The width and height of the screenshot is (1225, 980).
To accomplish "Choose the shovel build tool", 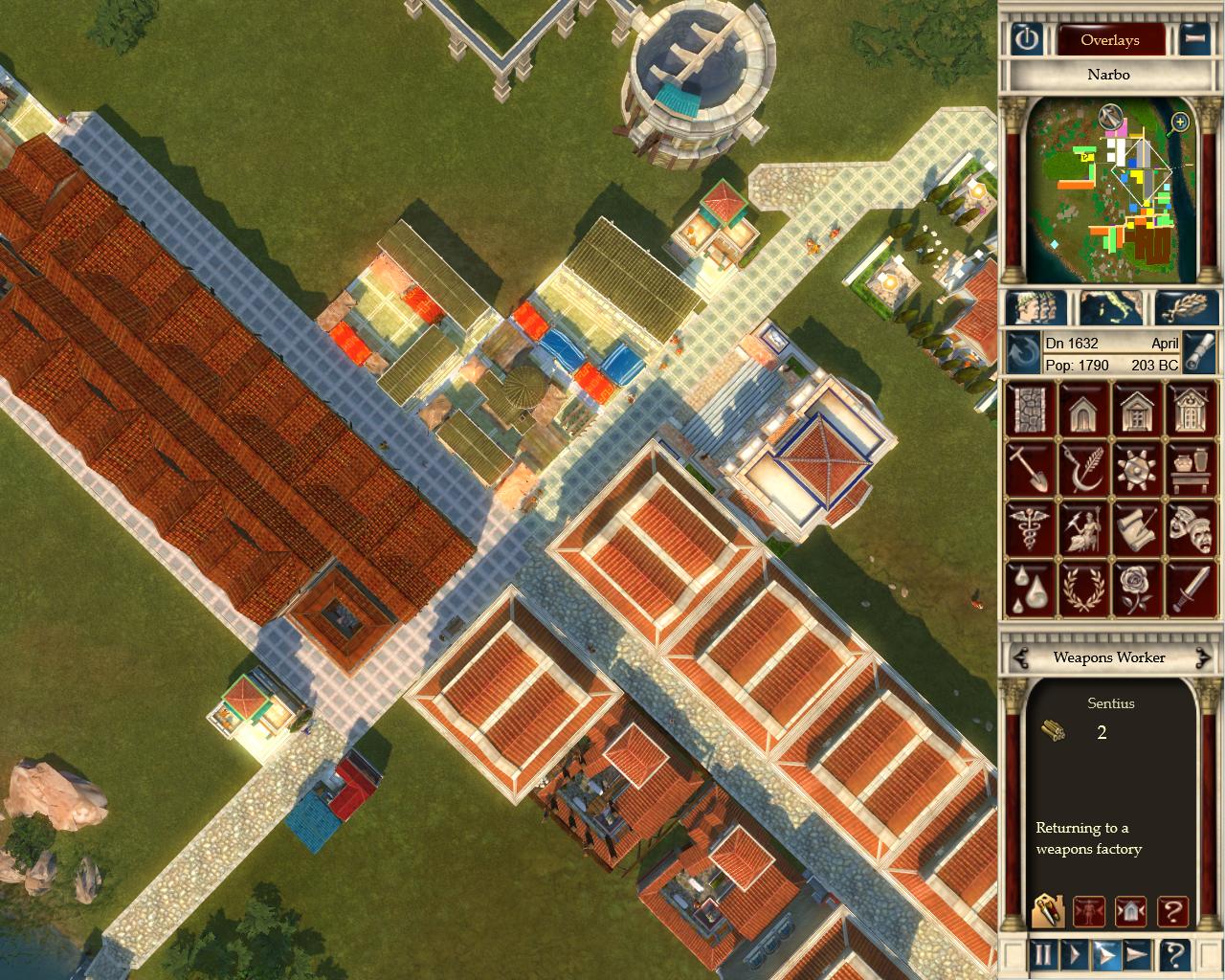I will 1030,469.
